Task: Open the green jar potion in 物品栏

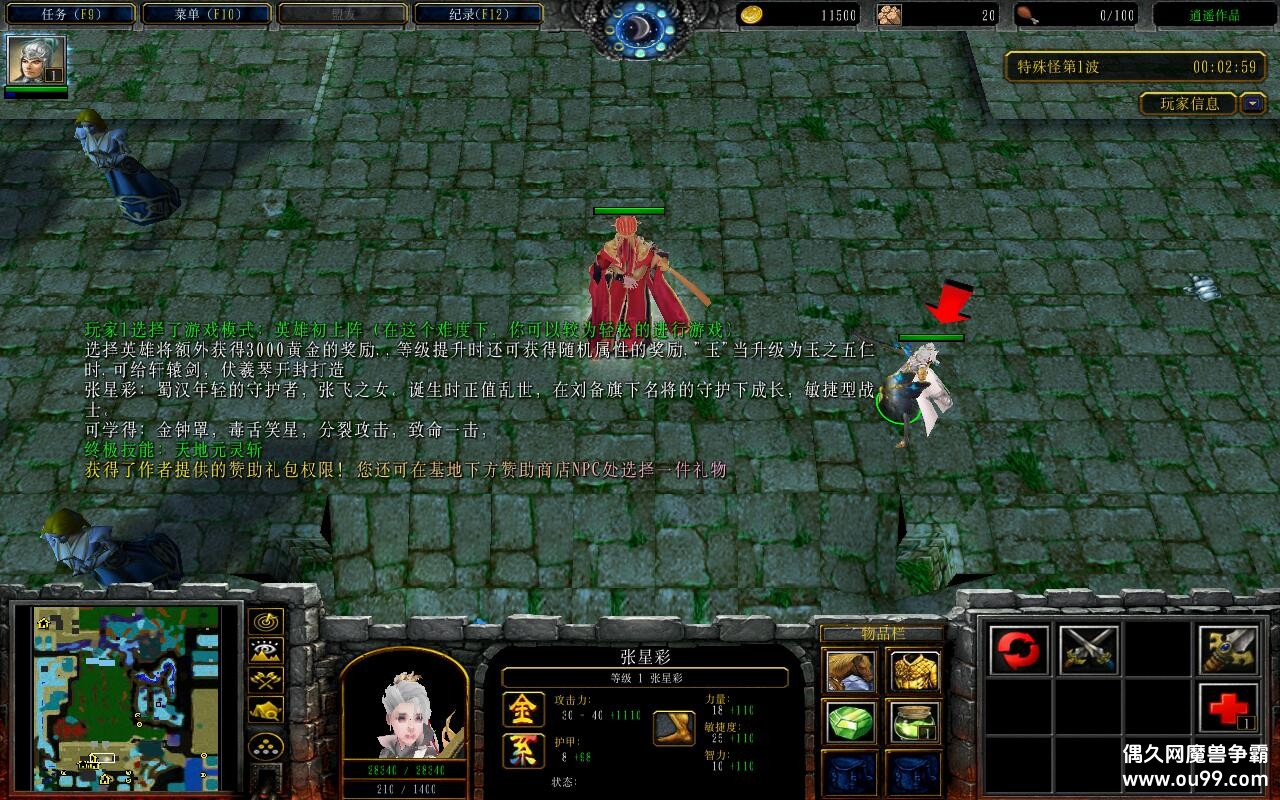Action: click(x=913, y=723)
